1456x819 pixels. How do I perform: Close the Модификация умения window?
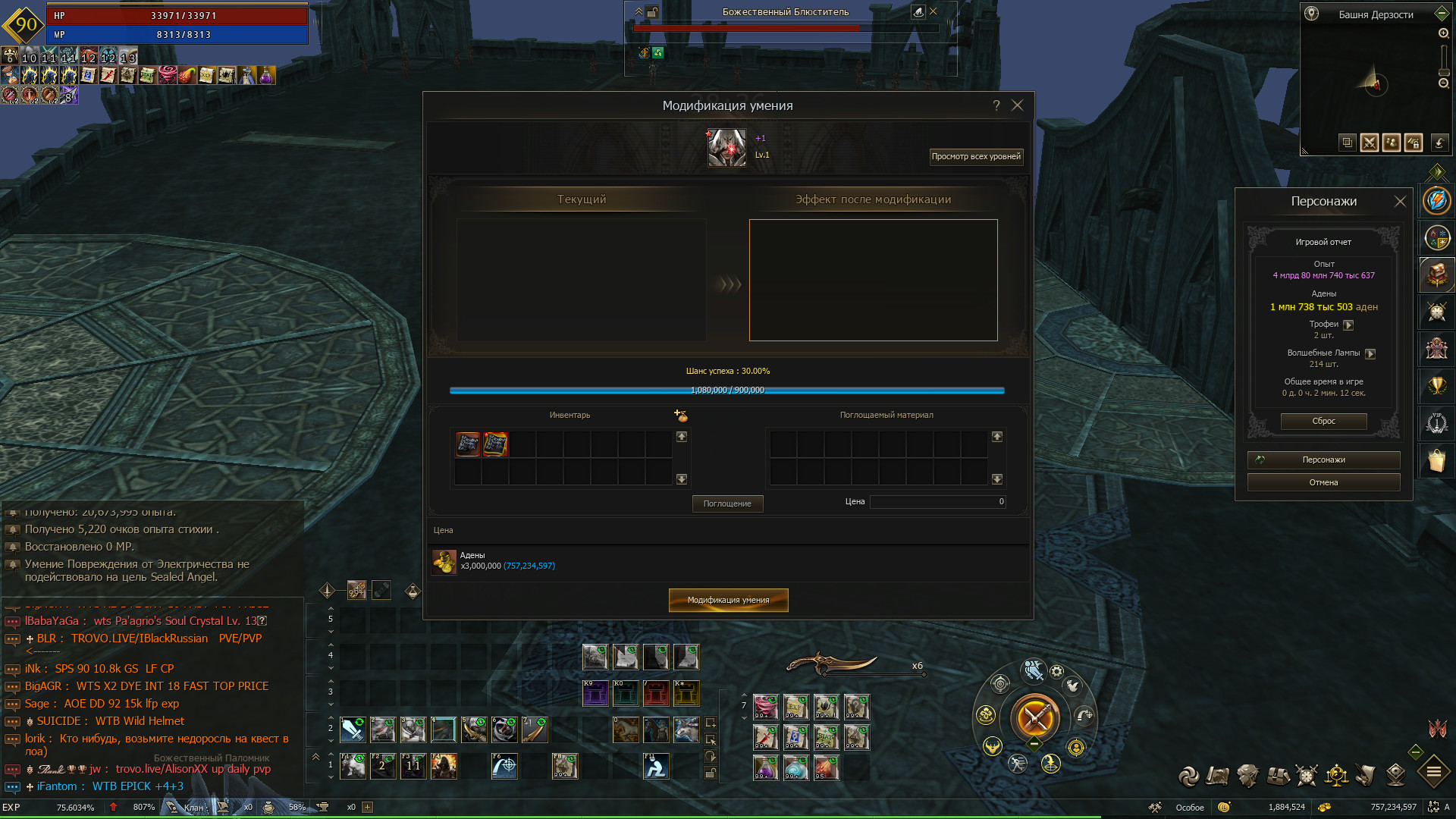coord(1018,105)
